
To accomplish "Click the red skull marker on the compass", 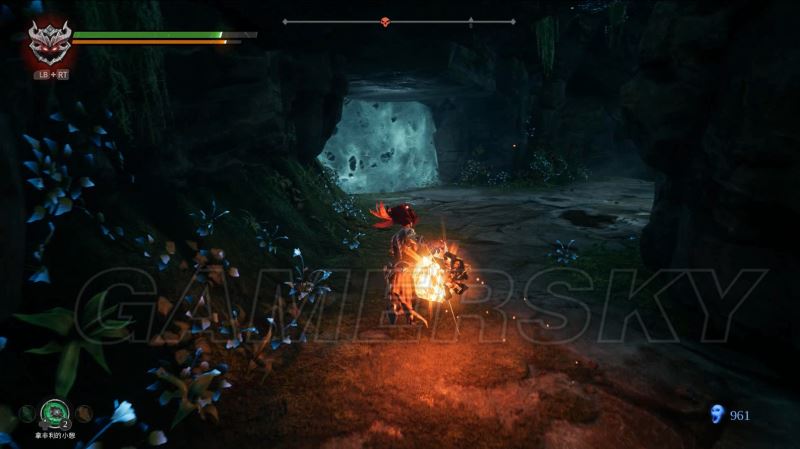I will coord(386,21).
